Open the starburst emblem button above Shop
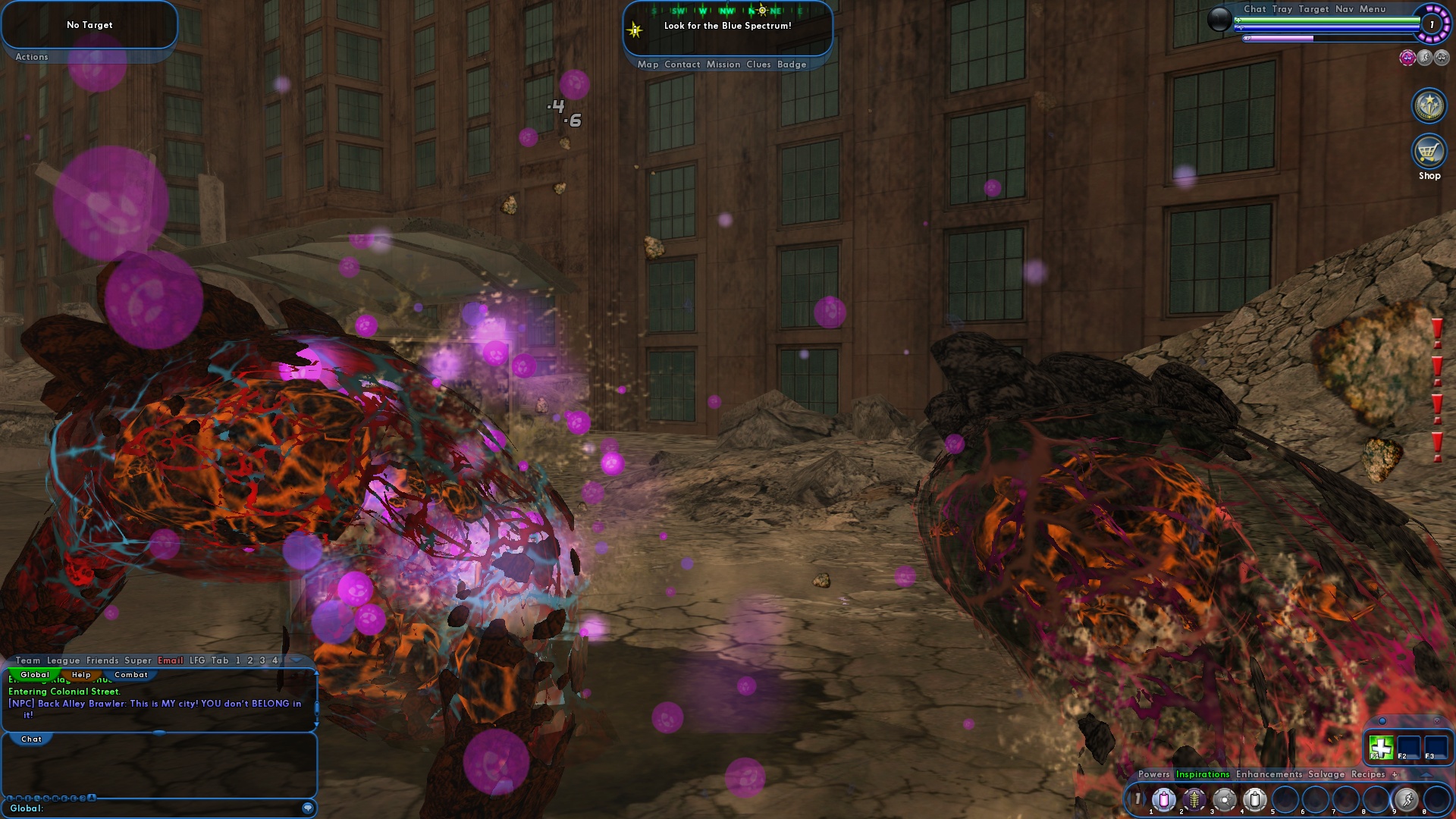 coord(1429,105)
